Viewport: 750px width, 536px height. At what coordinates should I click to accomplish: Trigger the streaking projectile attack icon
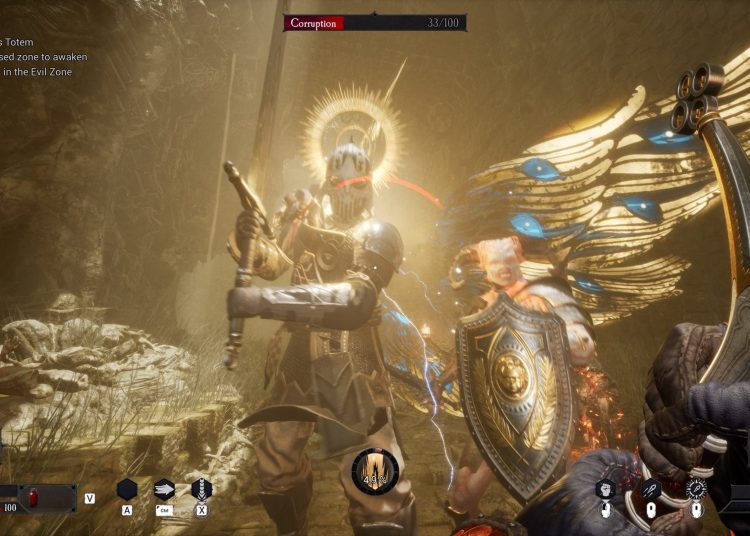click(651, 489)
